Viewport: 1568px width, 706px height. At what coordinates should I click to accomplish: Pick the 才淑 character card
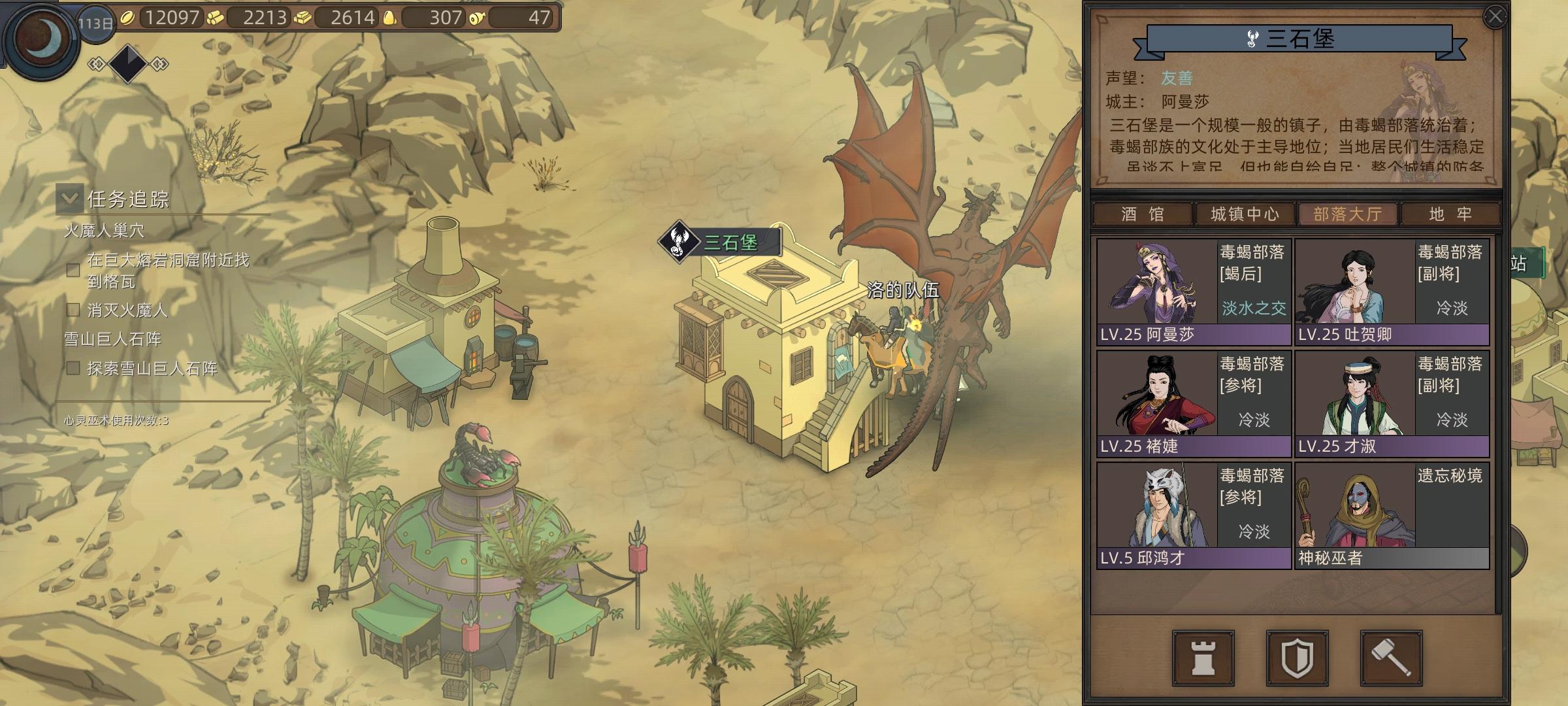(x=1392, y=403)
